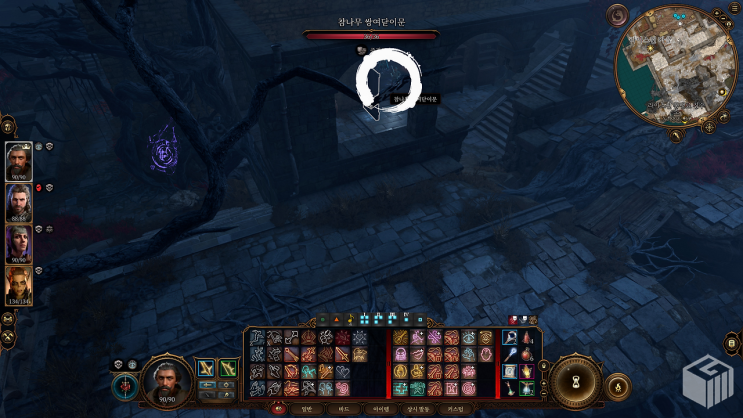Click the compass star button below the minimap
Image resolution: width=743 pixels, height=418 pixels.
click(709, 127)
